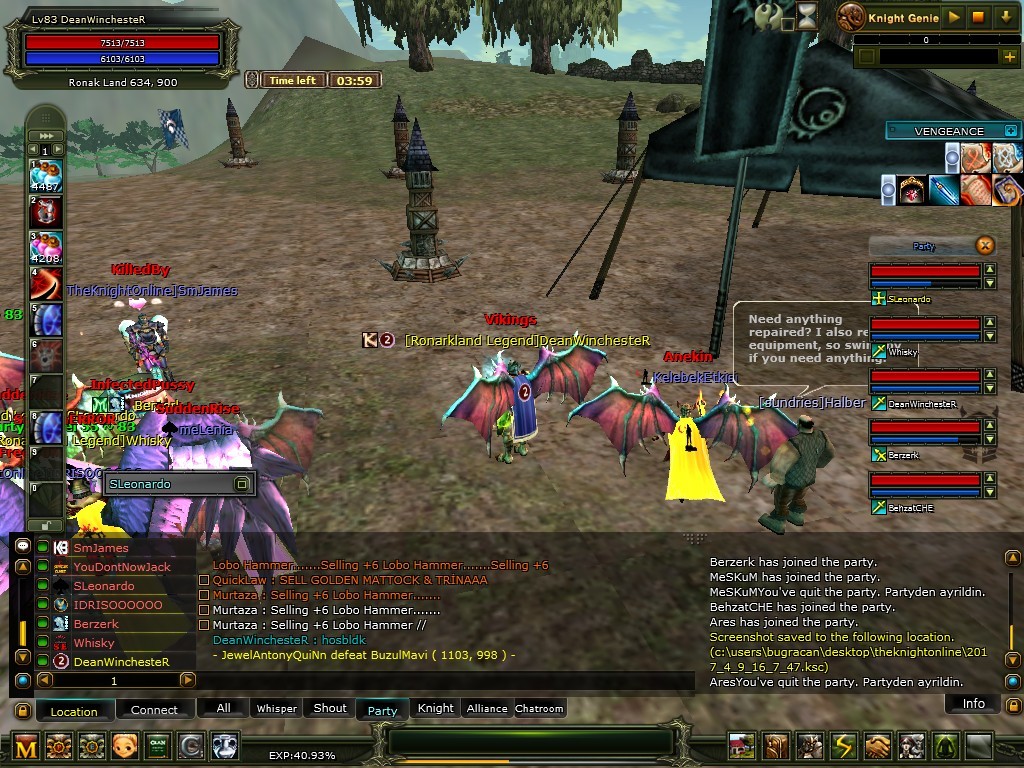Open the yellow M menu button
This screenshot has height=768, width=1024.
point(25,746)
